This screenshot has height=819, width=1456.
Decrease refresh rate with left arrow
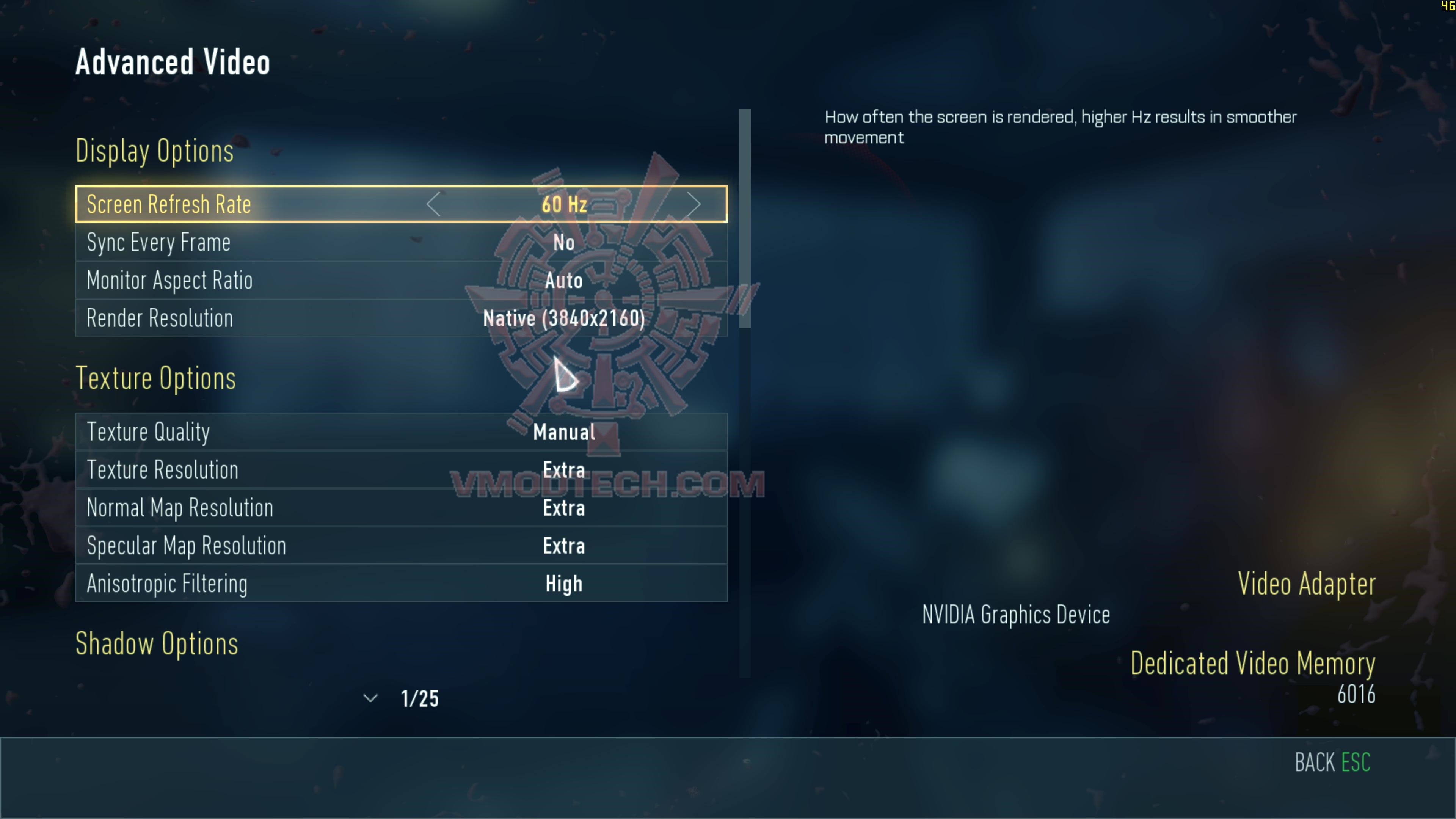433,204
